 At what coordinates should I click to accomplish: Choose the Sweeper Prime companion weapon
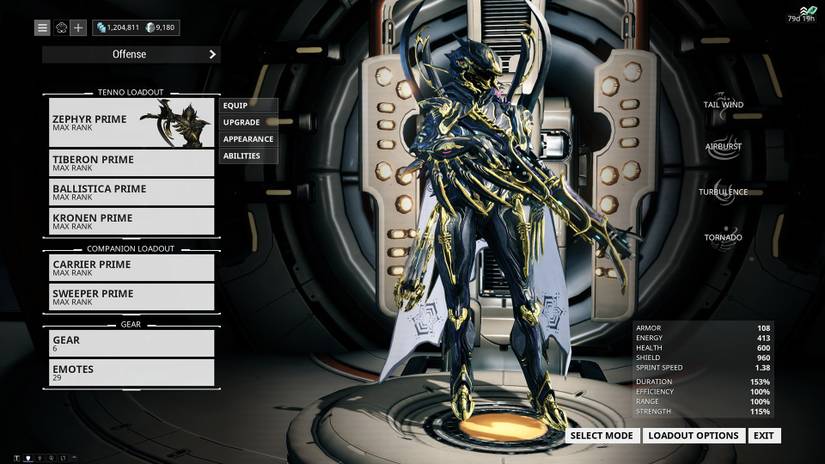tap(131, 297)
